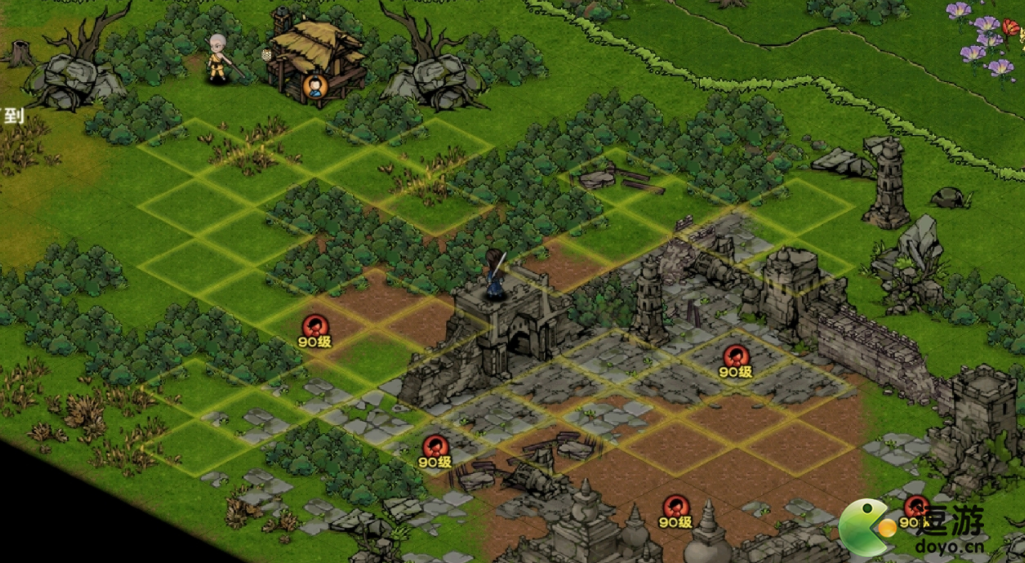Select the 90级 enemy marker inside the walled ruins
Screen dimensions: 1025x563
point(736,356)
